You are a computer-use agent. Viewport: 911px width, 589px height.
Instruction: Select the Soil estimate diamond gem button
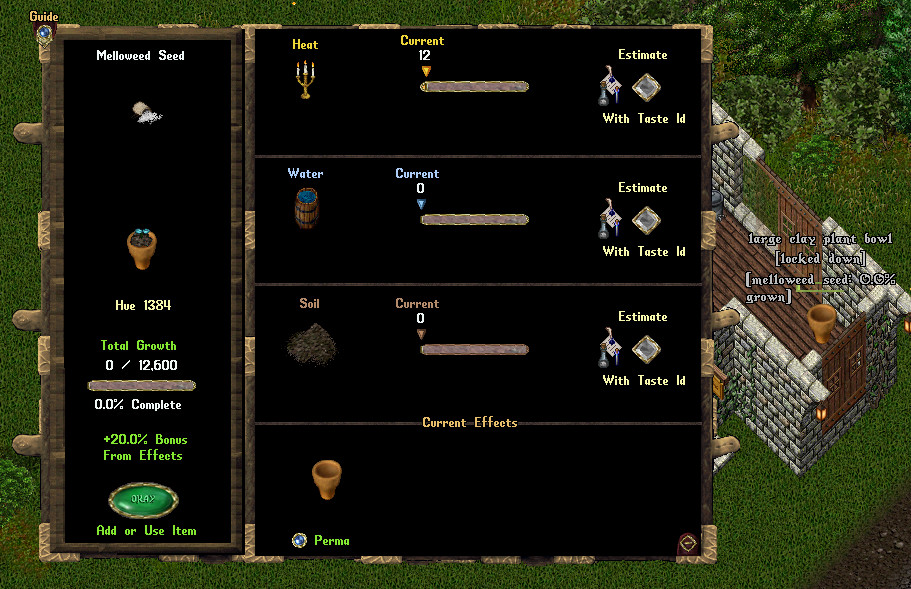tap(646, 349)
